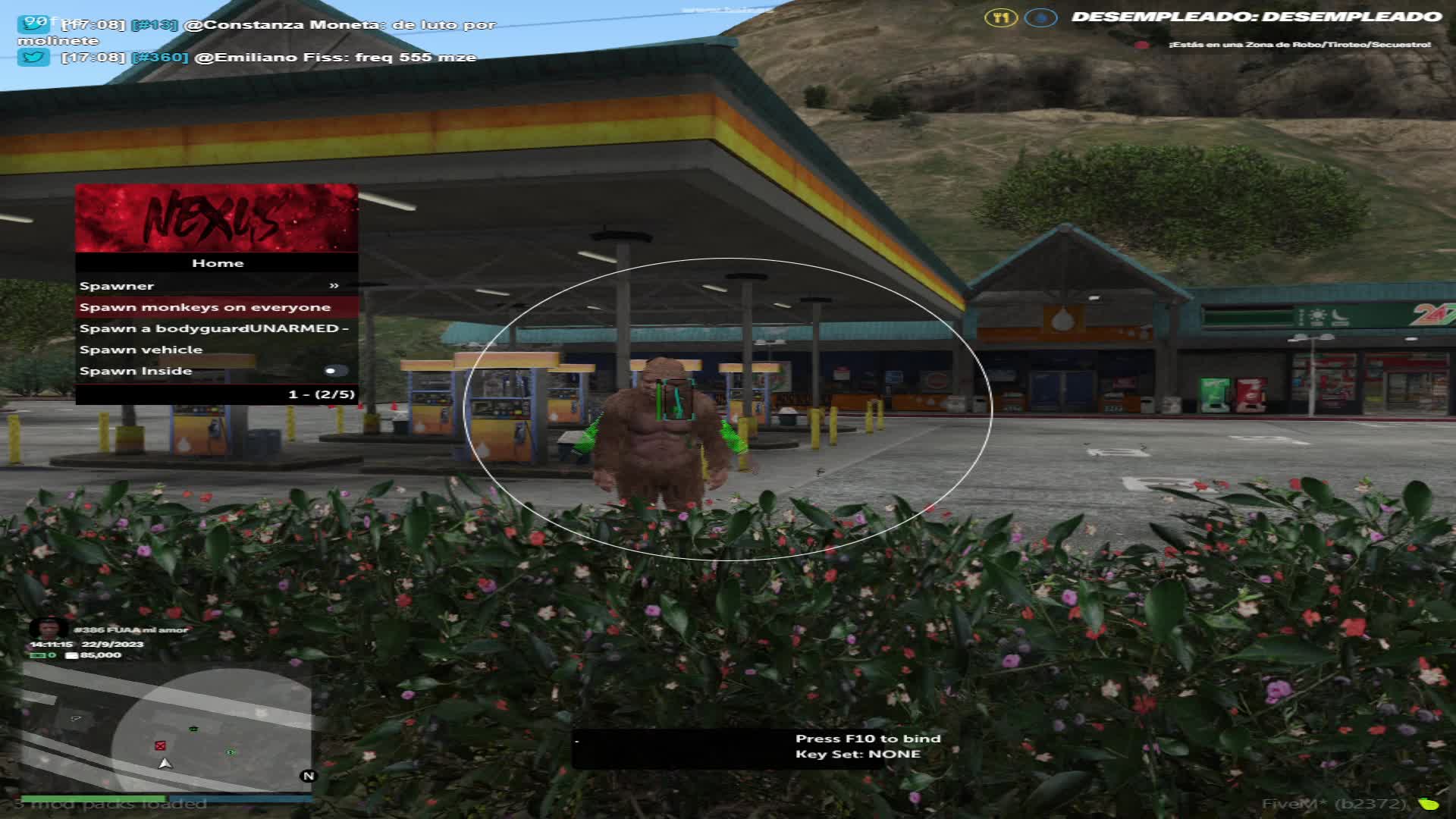Select Spawn monkeys on everyone

click(x=216, y=307)
